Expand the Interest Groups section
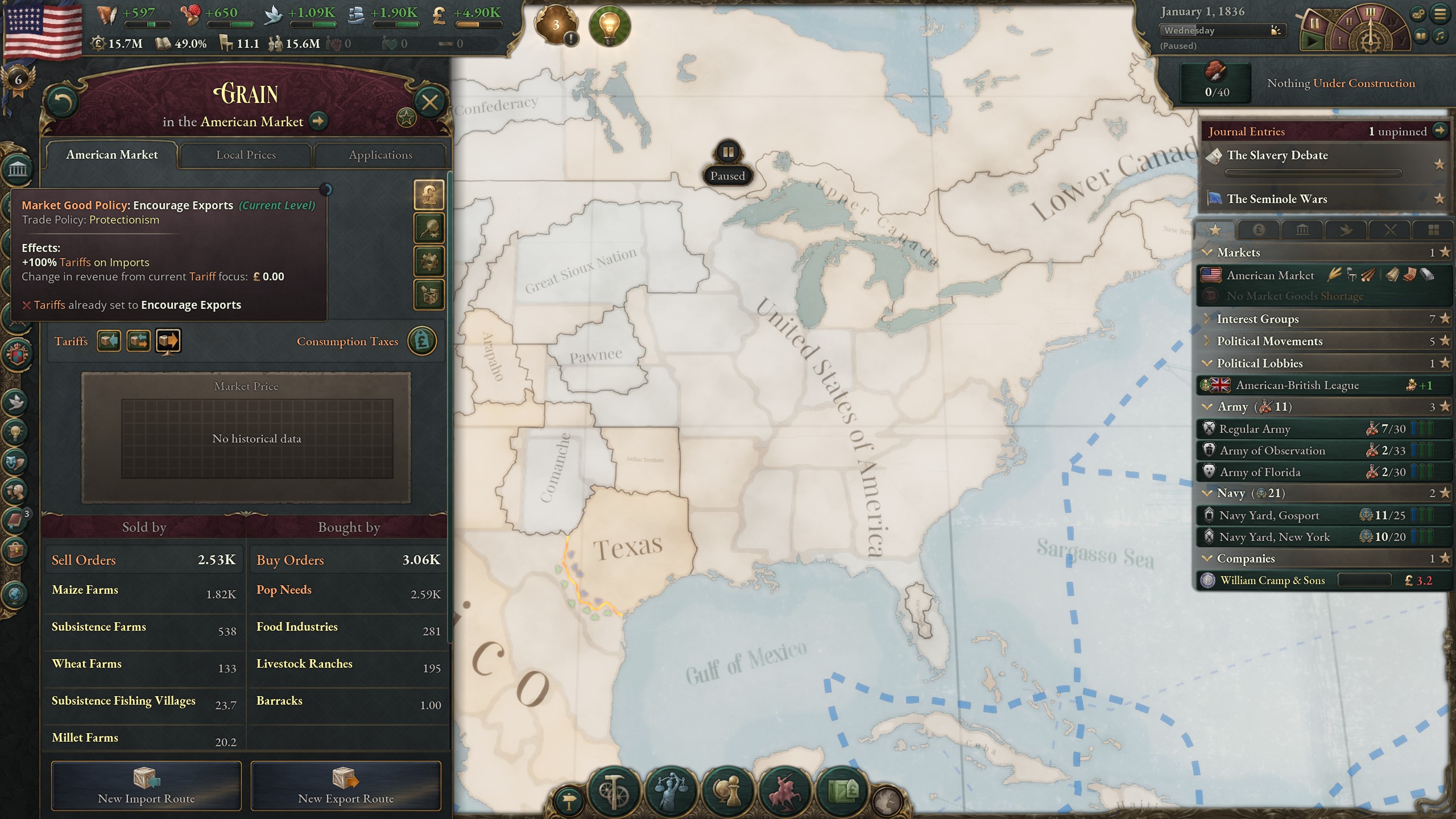 coord(1207,319)
